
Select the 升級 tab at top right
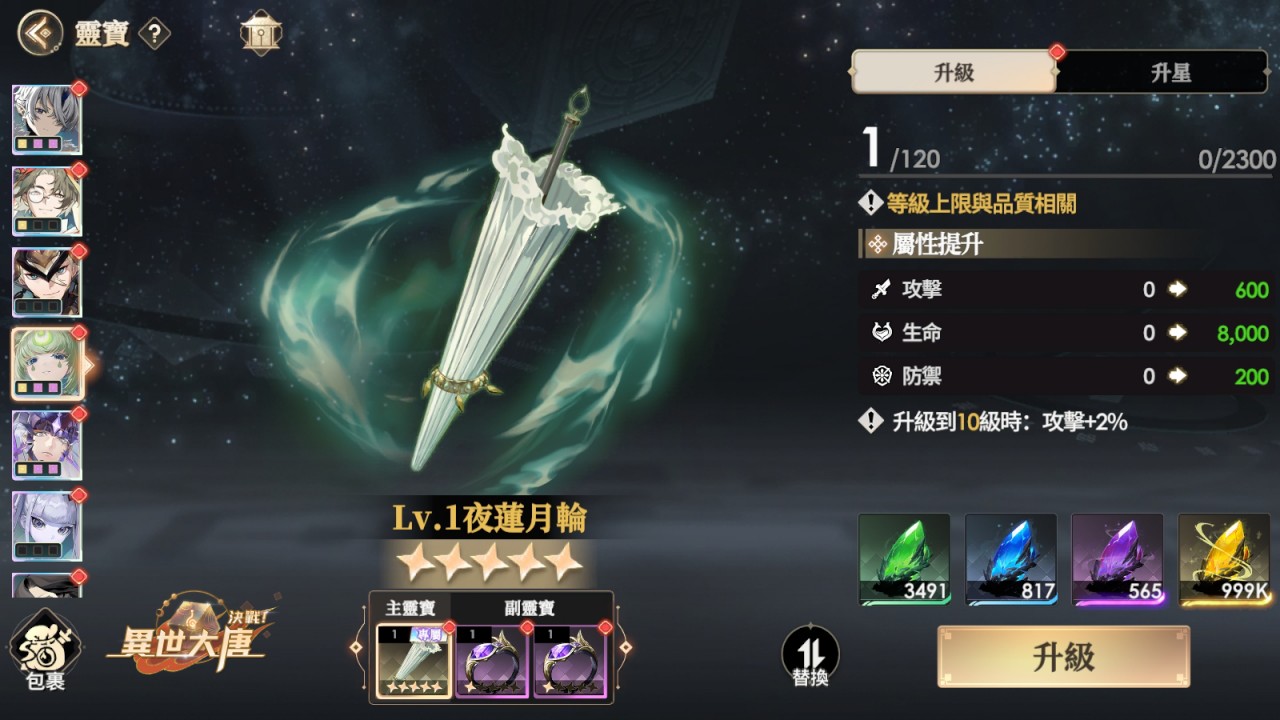[952, 72]
